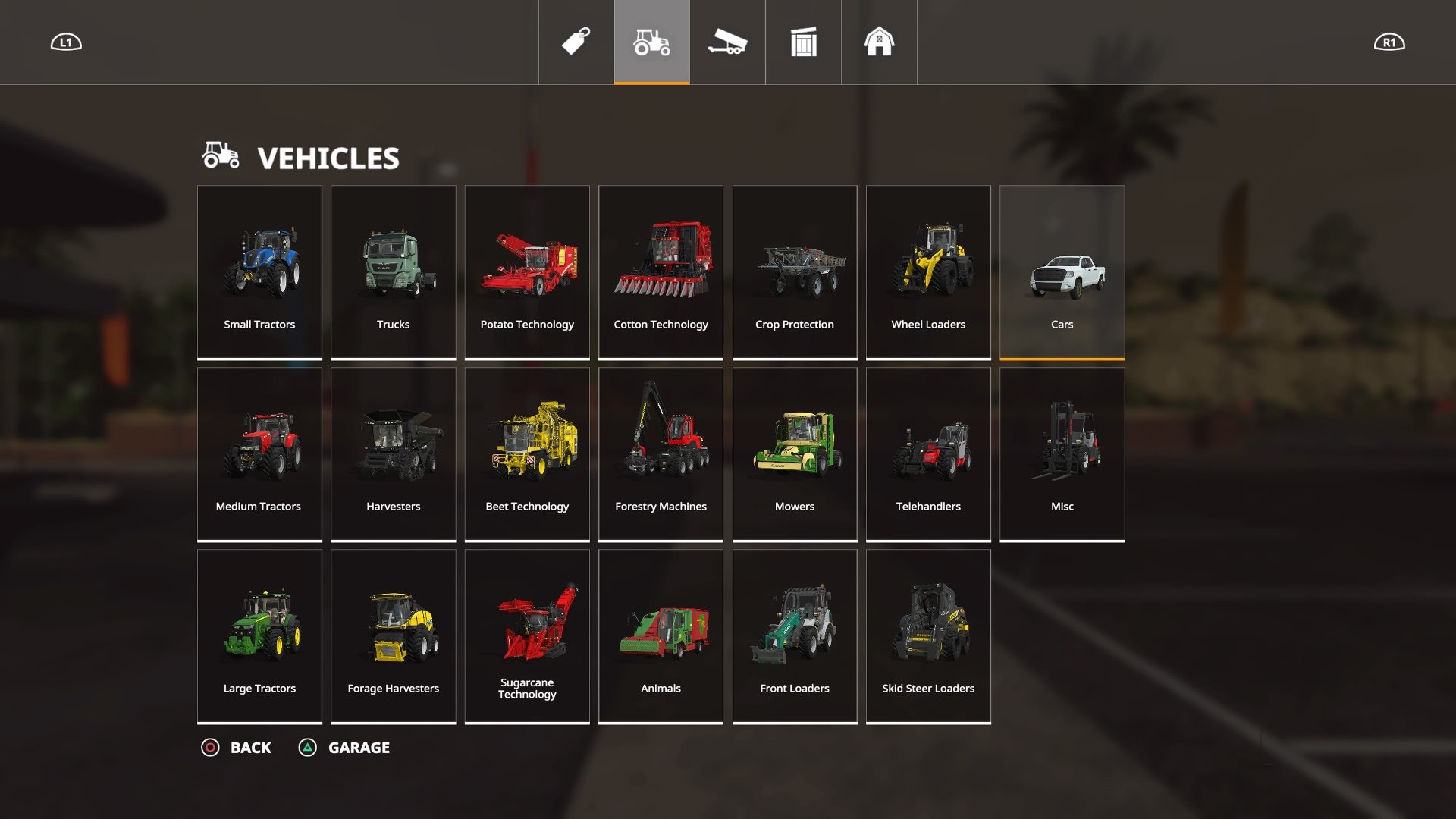This screenshot has width=1456, height=819.
Task: Switch to the trailer tools tab
Action: (728, 42)
